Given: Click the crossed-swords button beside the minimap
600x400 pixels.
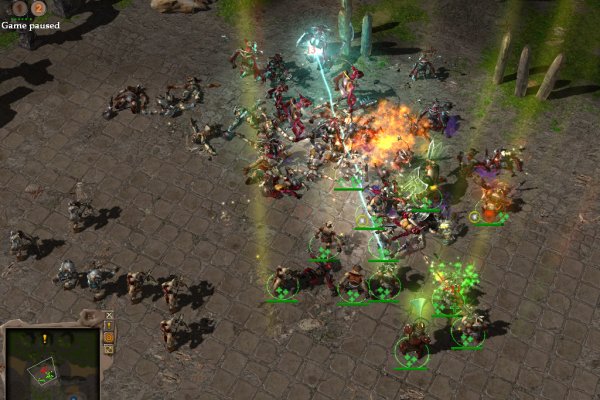Looking at the screenshot, I should point(109,314).
